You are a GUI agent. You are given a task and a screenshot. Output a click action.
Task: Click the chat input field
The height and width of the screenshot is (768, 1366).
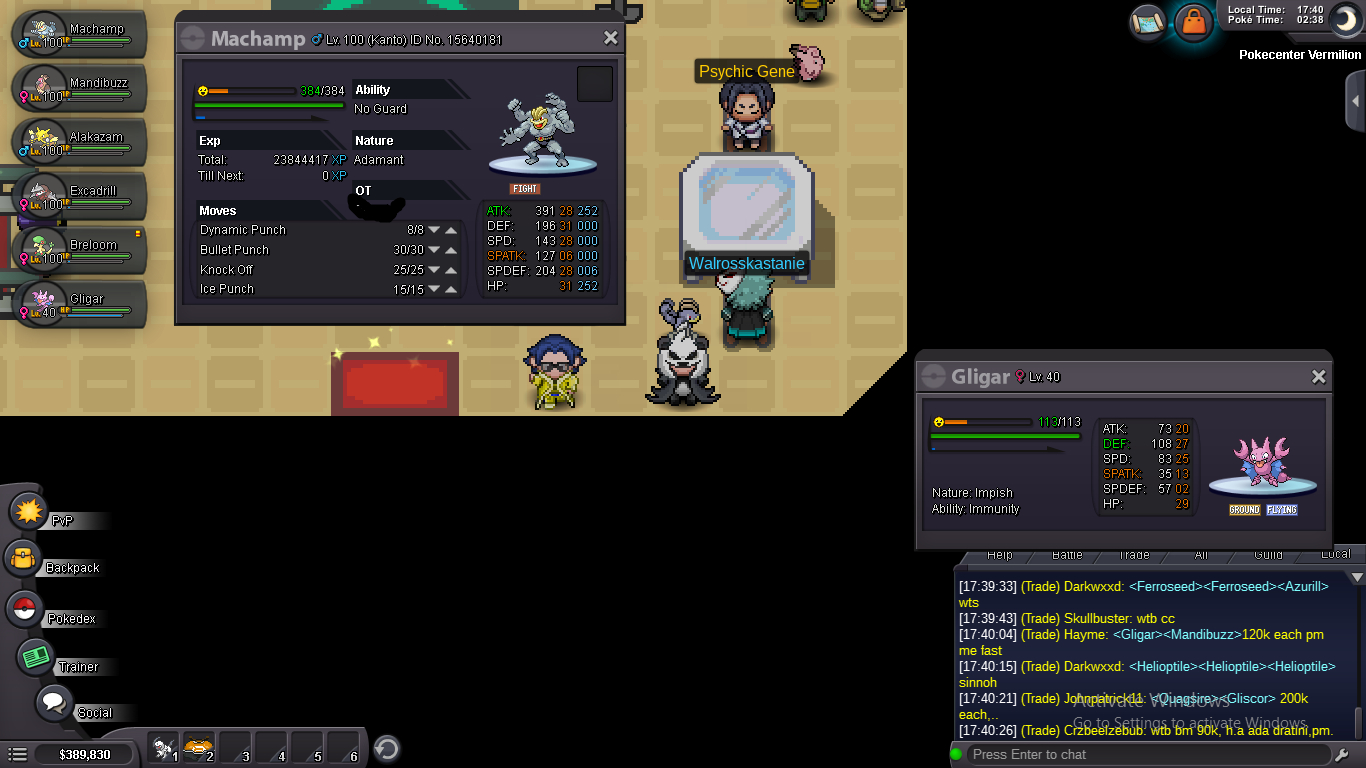pyautogui.click(x=1150, y=754)
